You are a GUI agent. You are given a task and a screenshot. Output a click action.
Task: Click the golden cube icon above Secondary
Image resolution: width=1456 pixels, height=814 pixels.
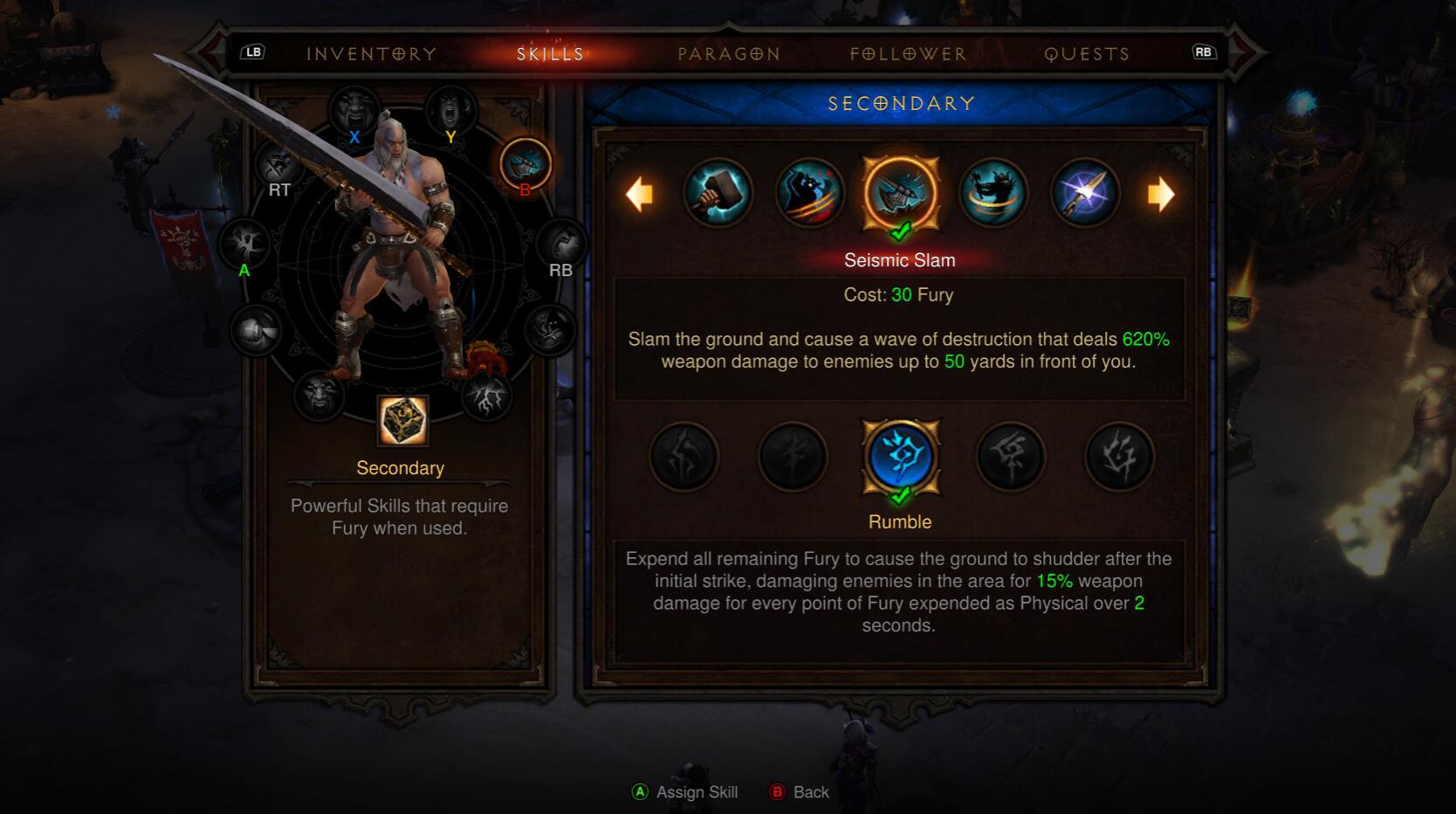click(x=402, y=420)
